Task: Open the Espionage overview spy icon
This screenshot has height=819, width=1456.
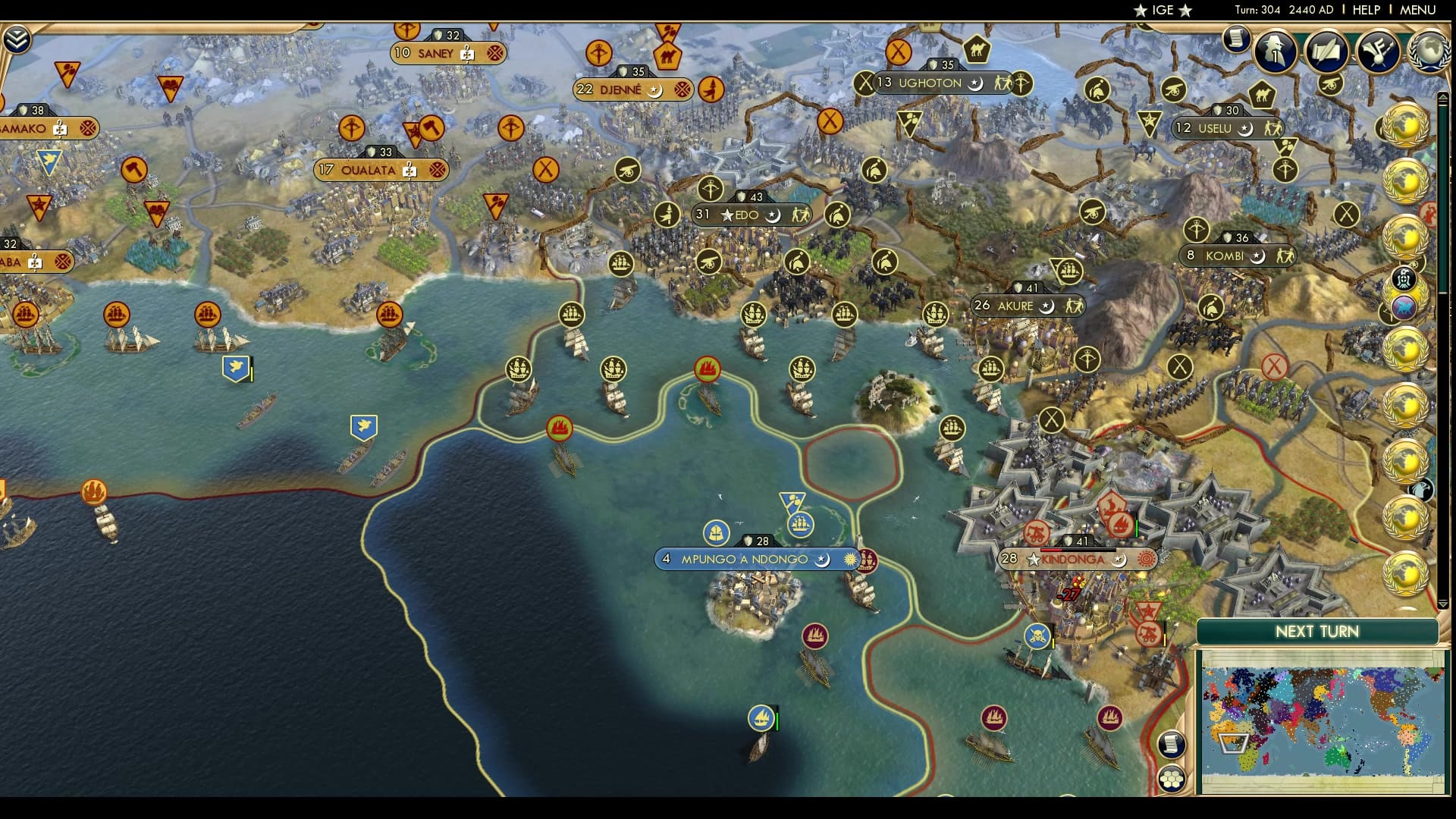Action: (1275, 50)
